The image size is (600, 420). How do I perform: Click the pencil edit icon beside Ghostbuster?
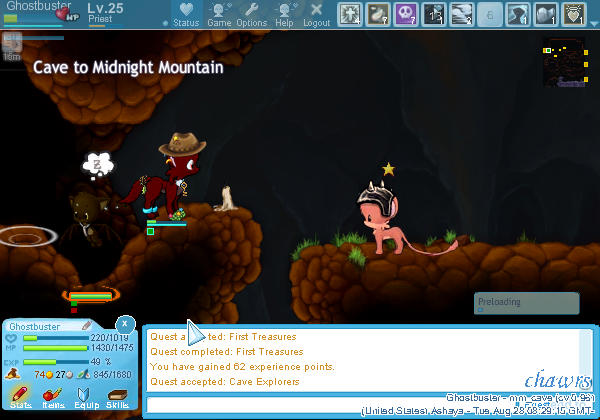tap(86, 326)
